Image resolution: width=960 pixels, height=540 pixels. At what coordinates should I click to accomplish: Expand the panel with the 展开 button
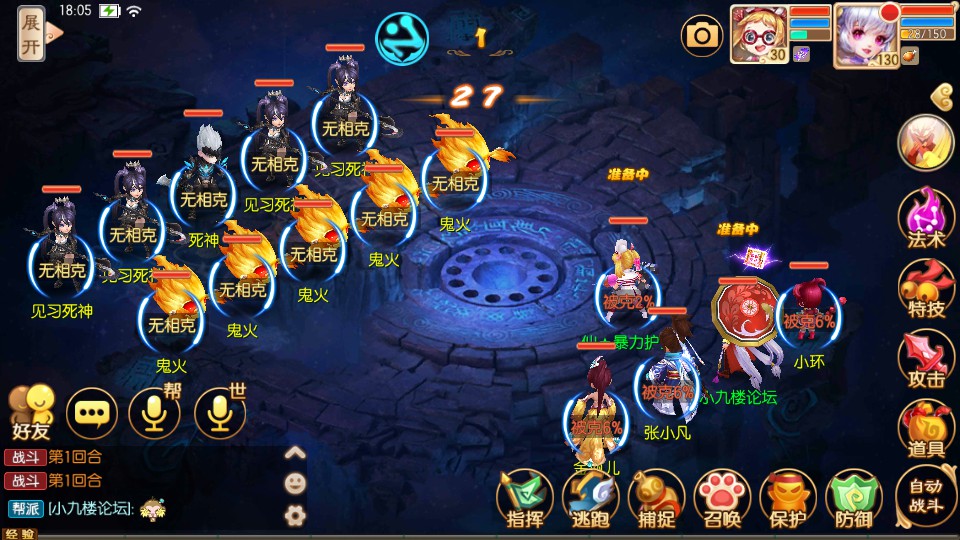point(32,34)
